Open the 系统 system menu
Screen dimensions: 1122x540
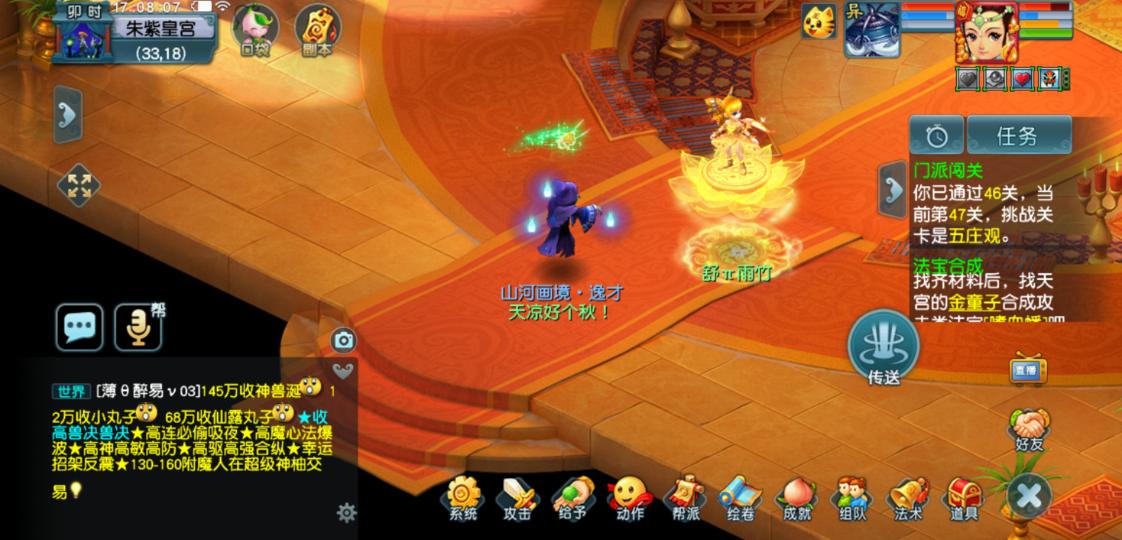coord(463,497)
